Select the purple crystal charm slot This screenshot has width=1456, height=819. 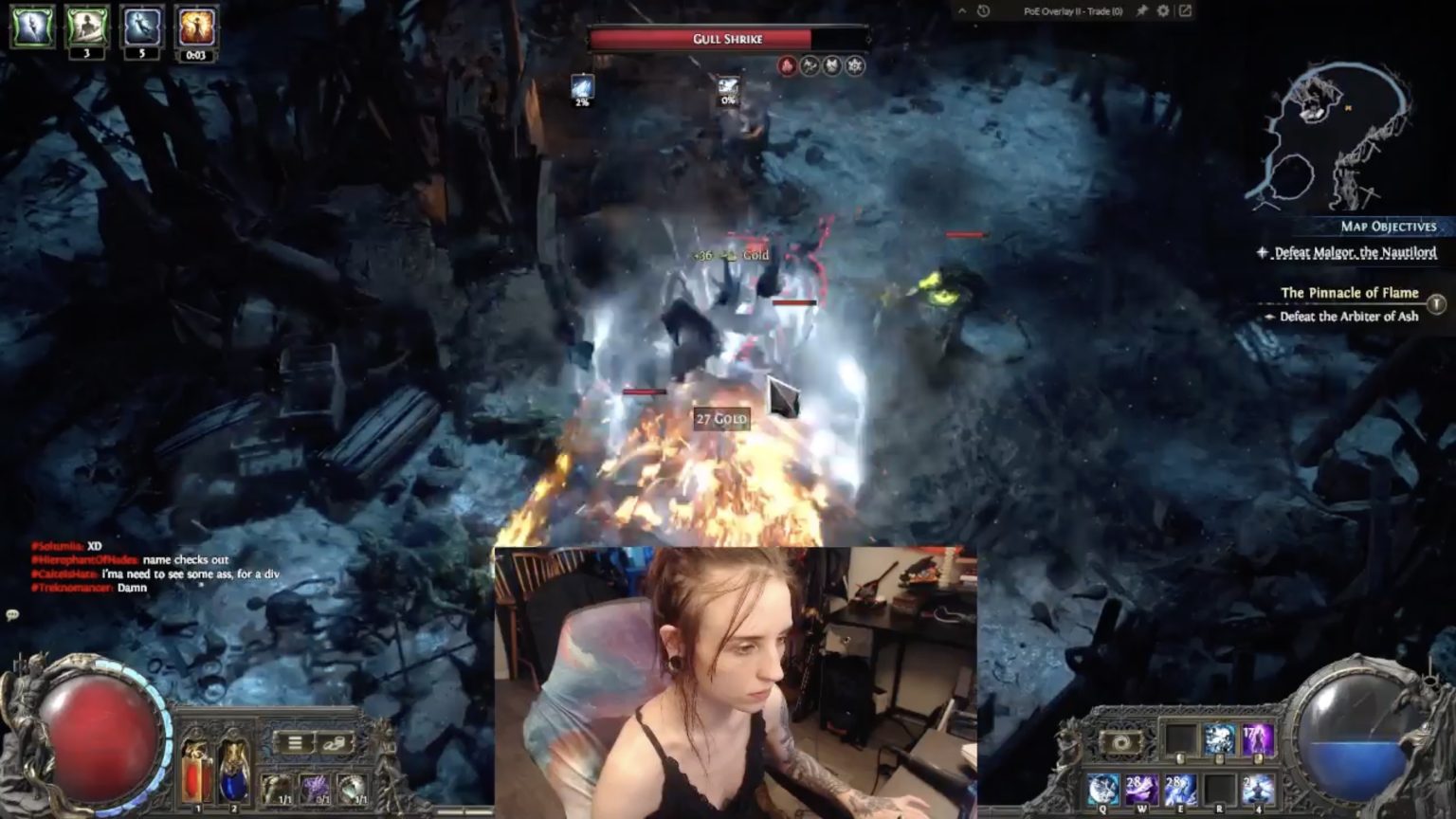pos(314,789)
